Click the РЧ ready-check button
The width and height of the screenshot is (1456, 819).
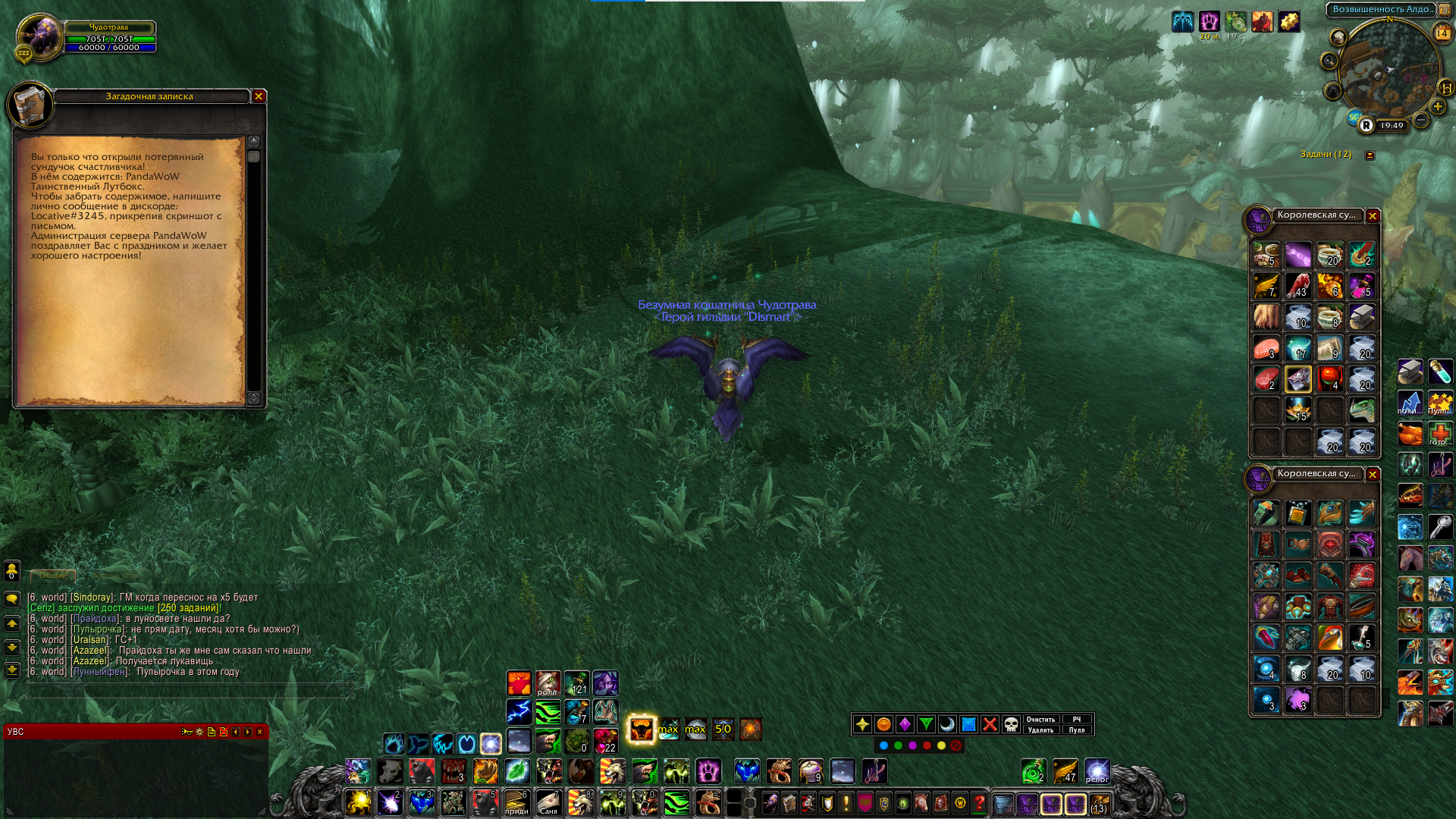[1077, 720]
